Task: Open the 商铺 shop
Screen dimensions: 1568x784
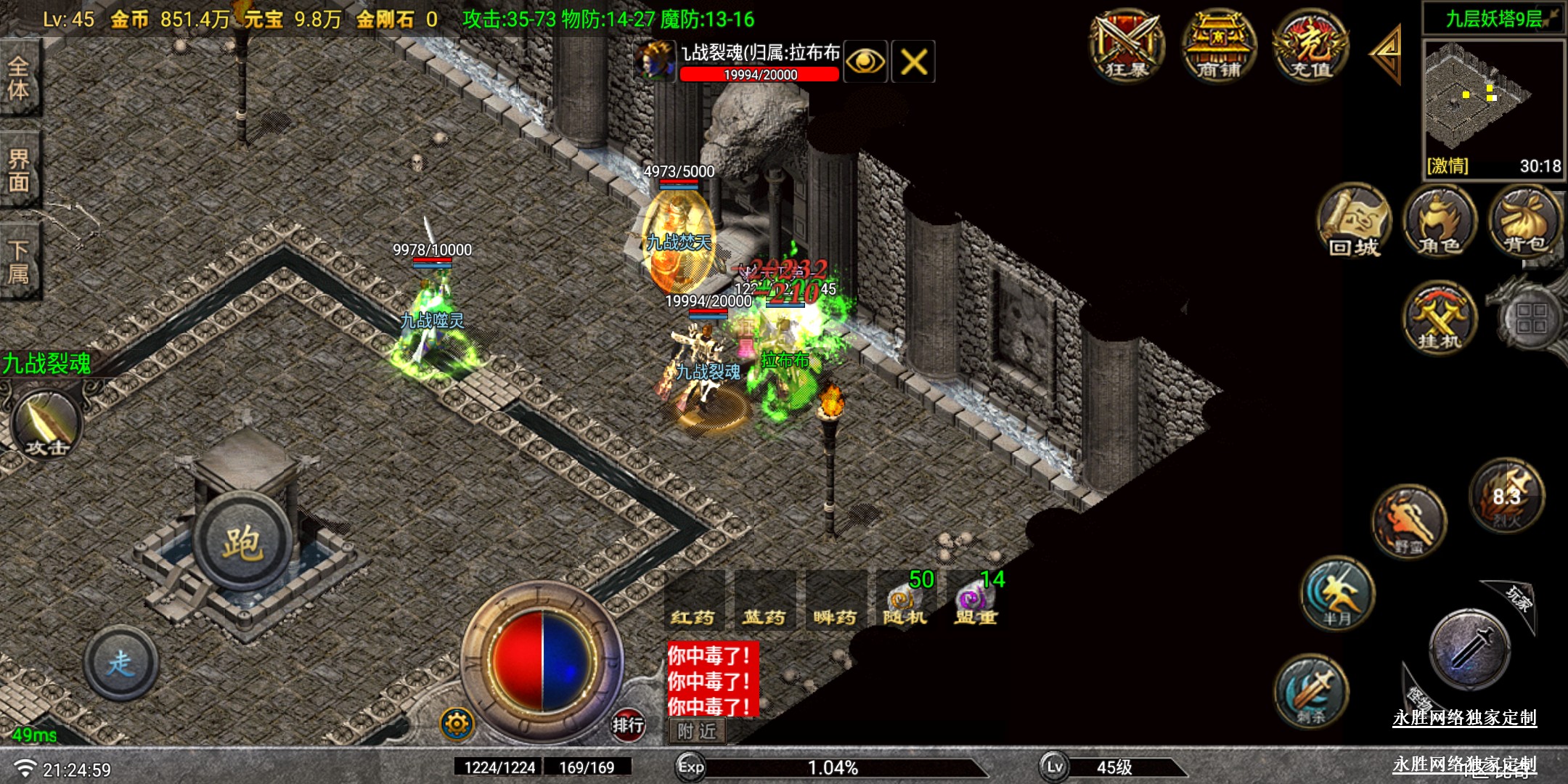Action: (1219, 46)
